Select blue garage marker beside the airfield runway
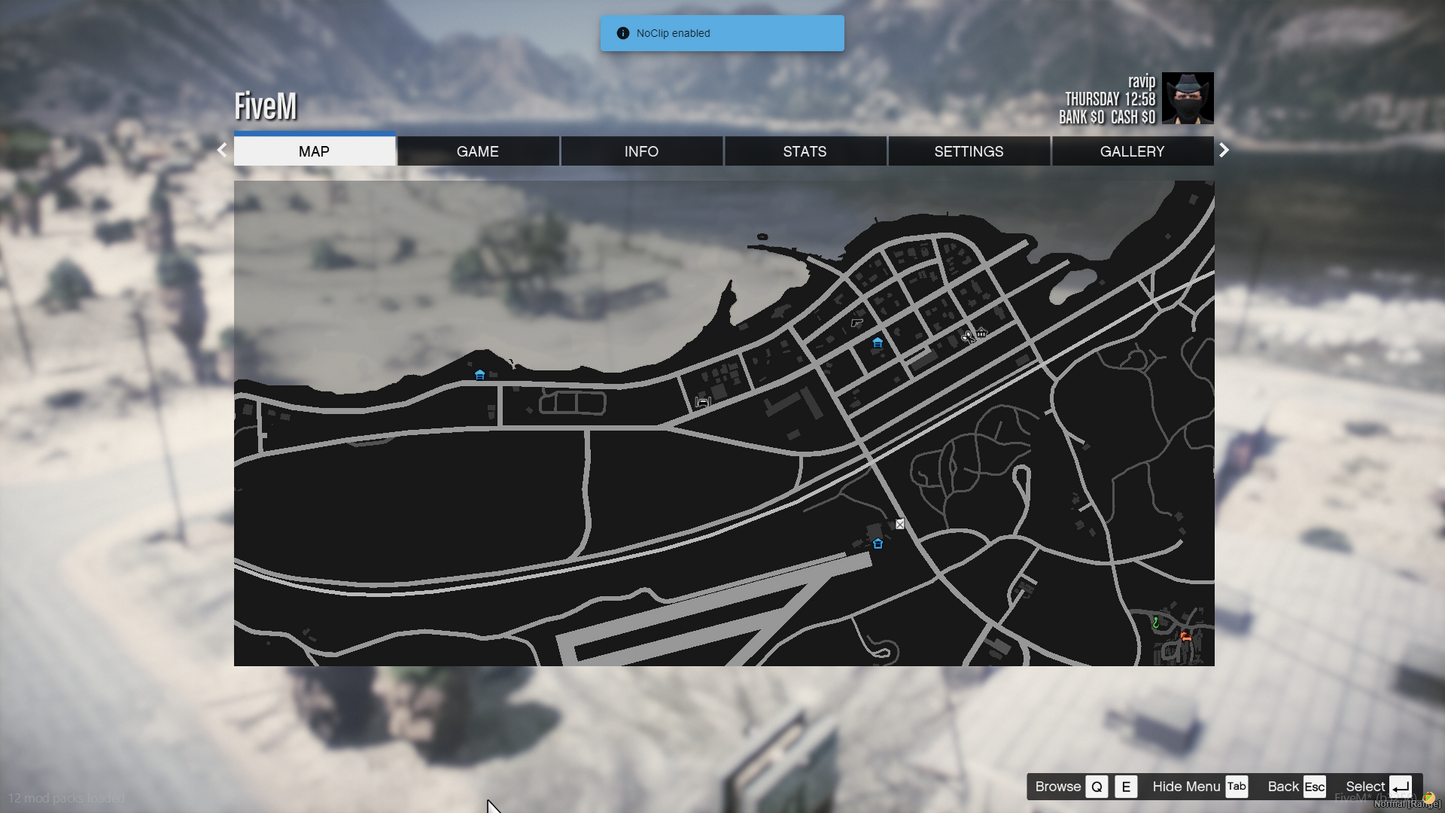 point(878,544)
